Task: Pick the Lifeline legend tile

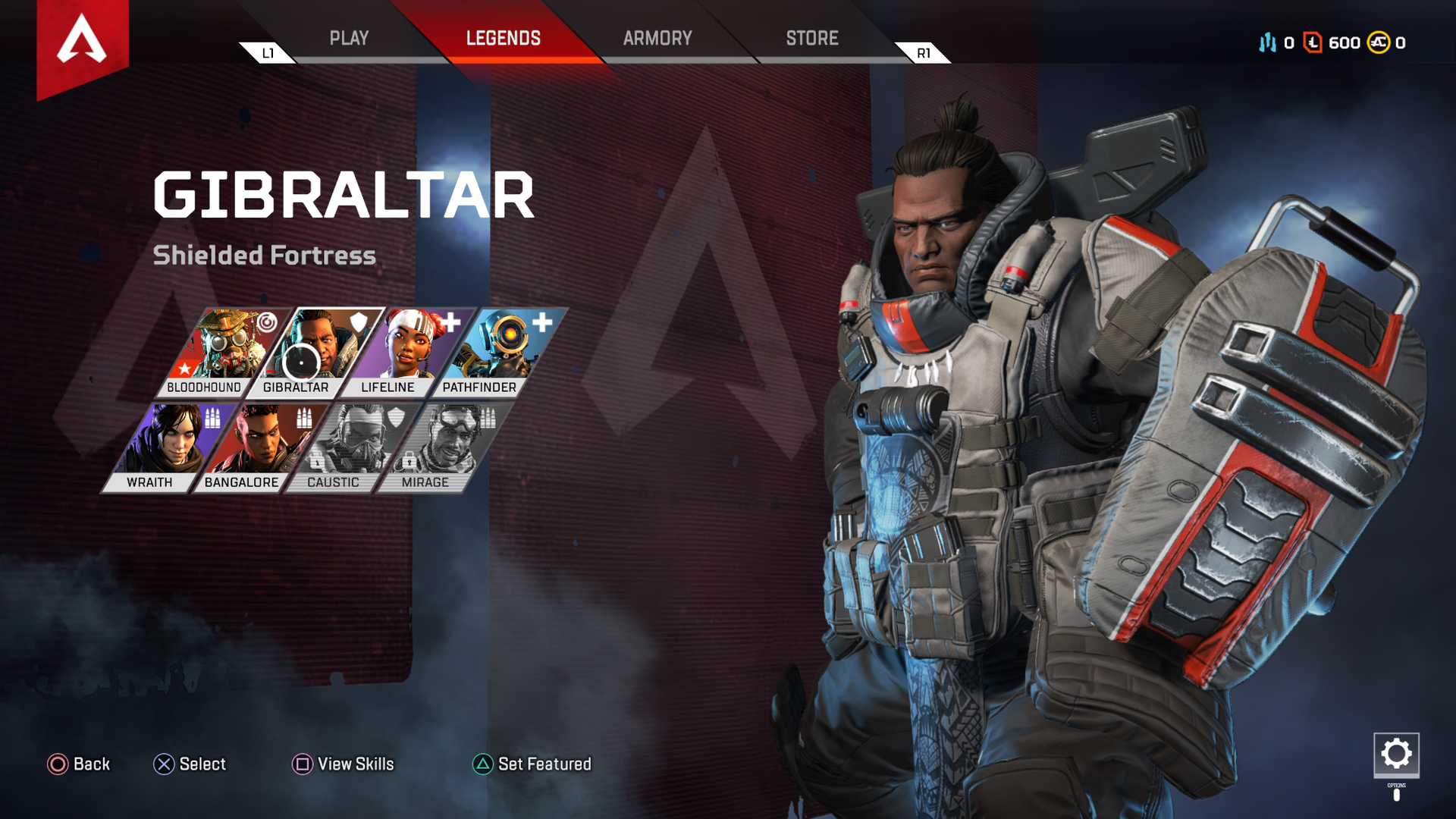Action: [404, 352]
